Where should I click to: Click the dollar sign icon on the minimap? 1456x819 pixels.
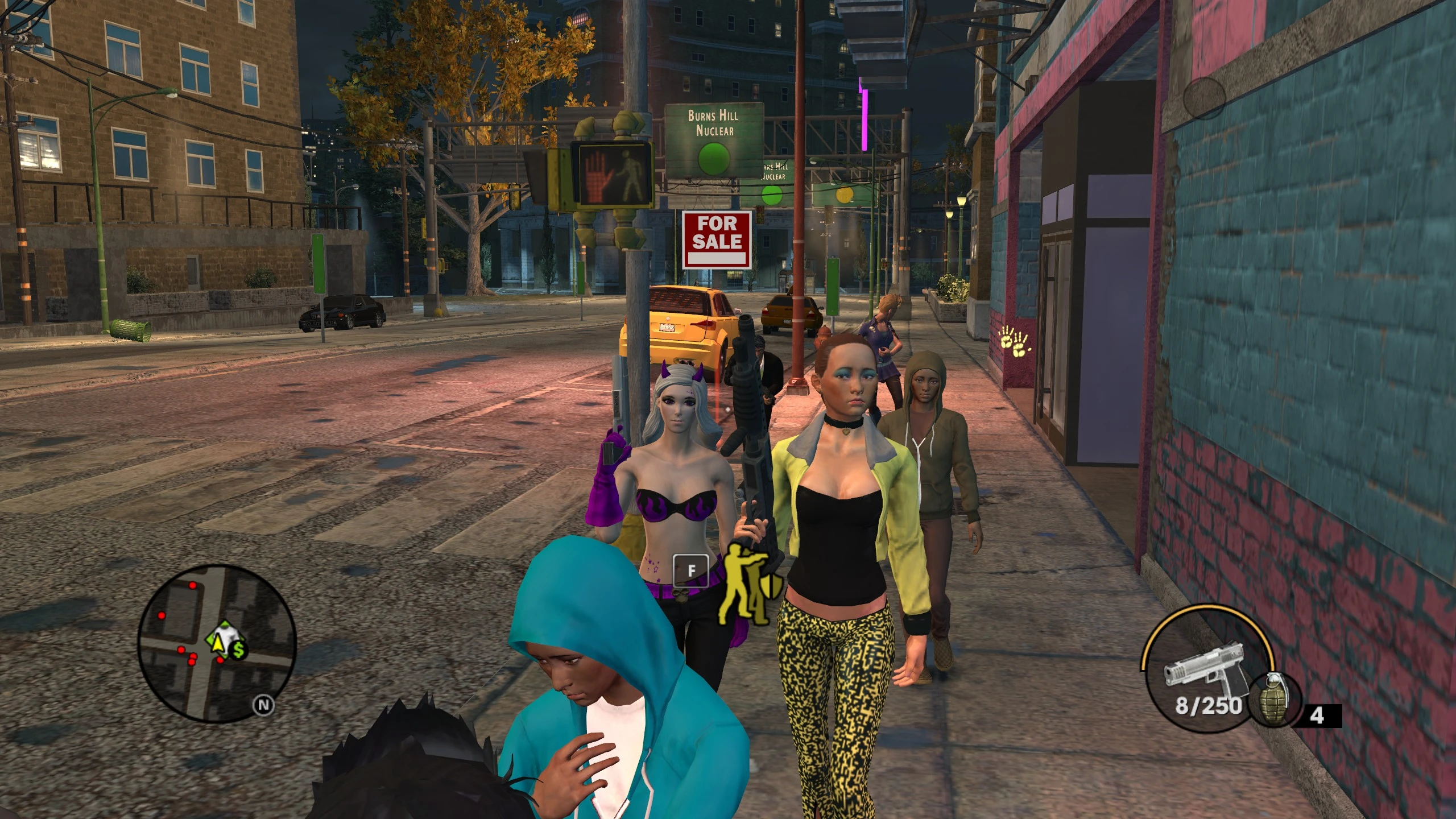[x=238, y=649]
